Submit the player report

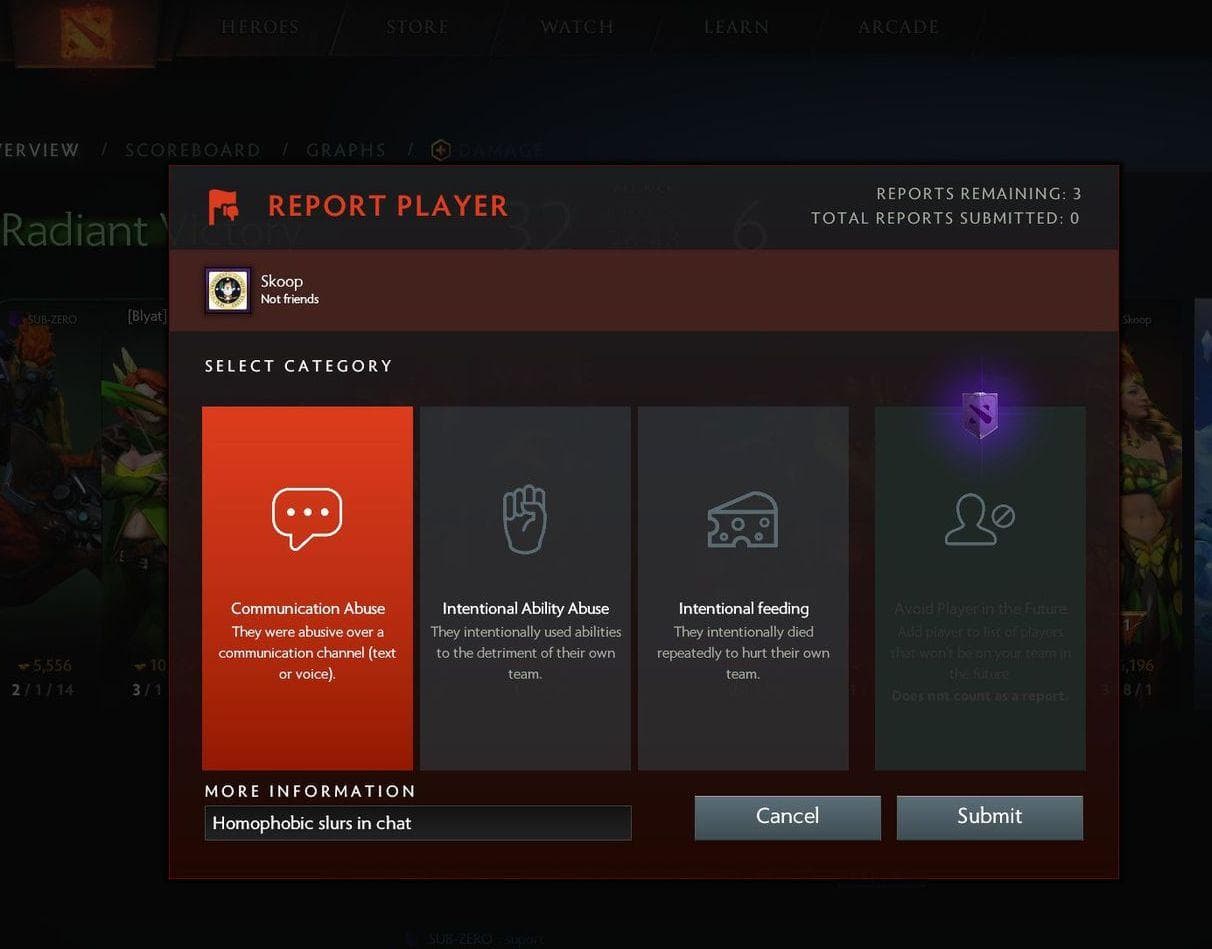point(989,817)
